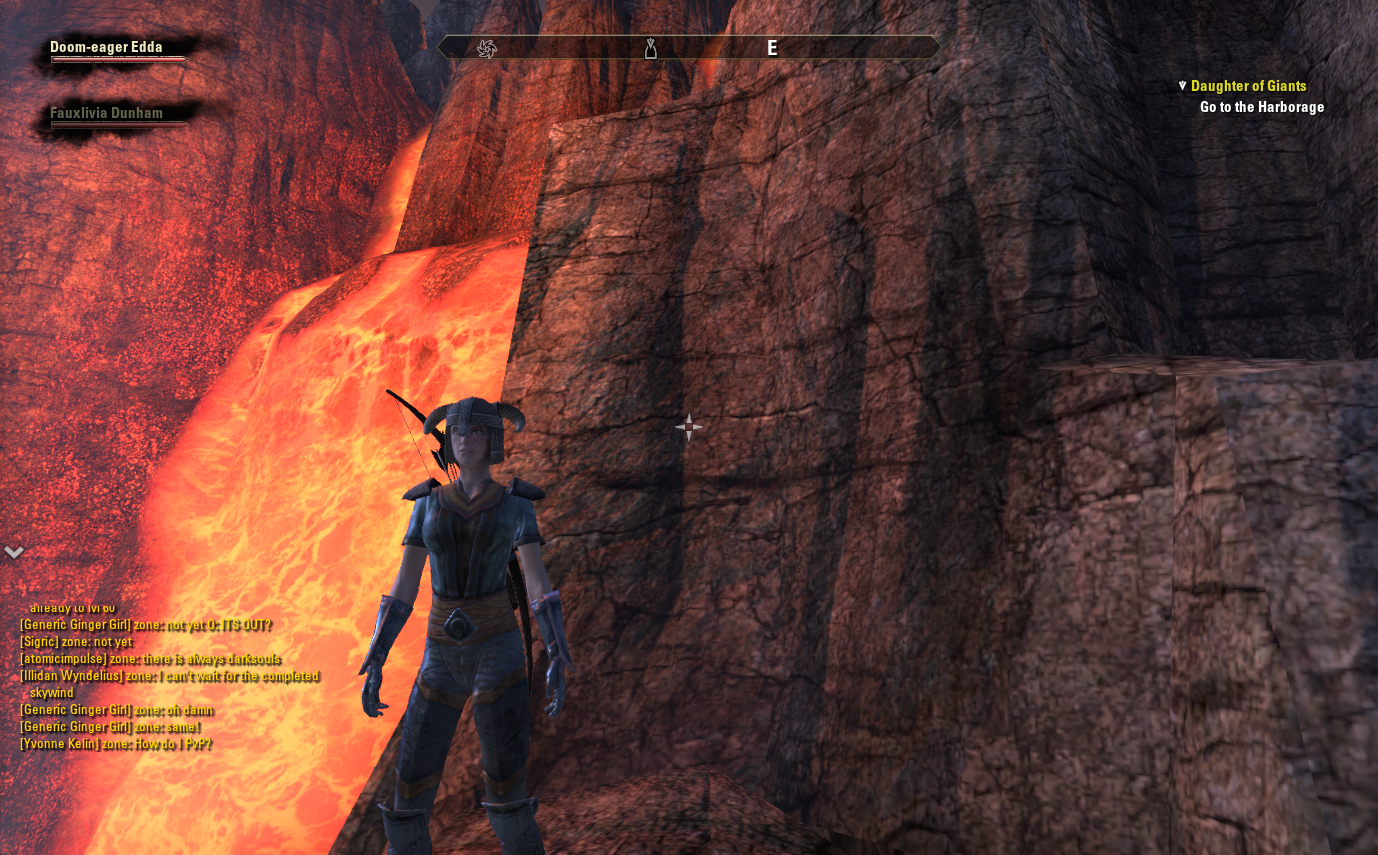This screenshot has width=1378, height=855.
Task: Select the Daughter of Giants quest tracker
Action: [x=1248, y=86]
